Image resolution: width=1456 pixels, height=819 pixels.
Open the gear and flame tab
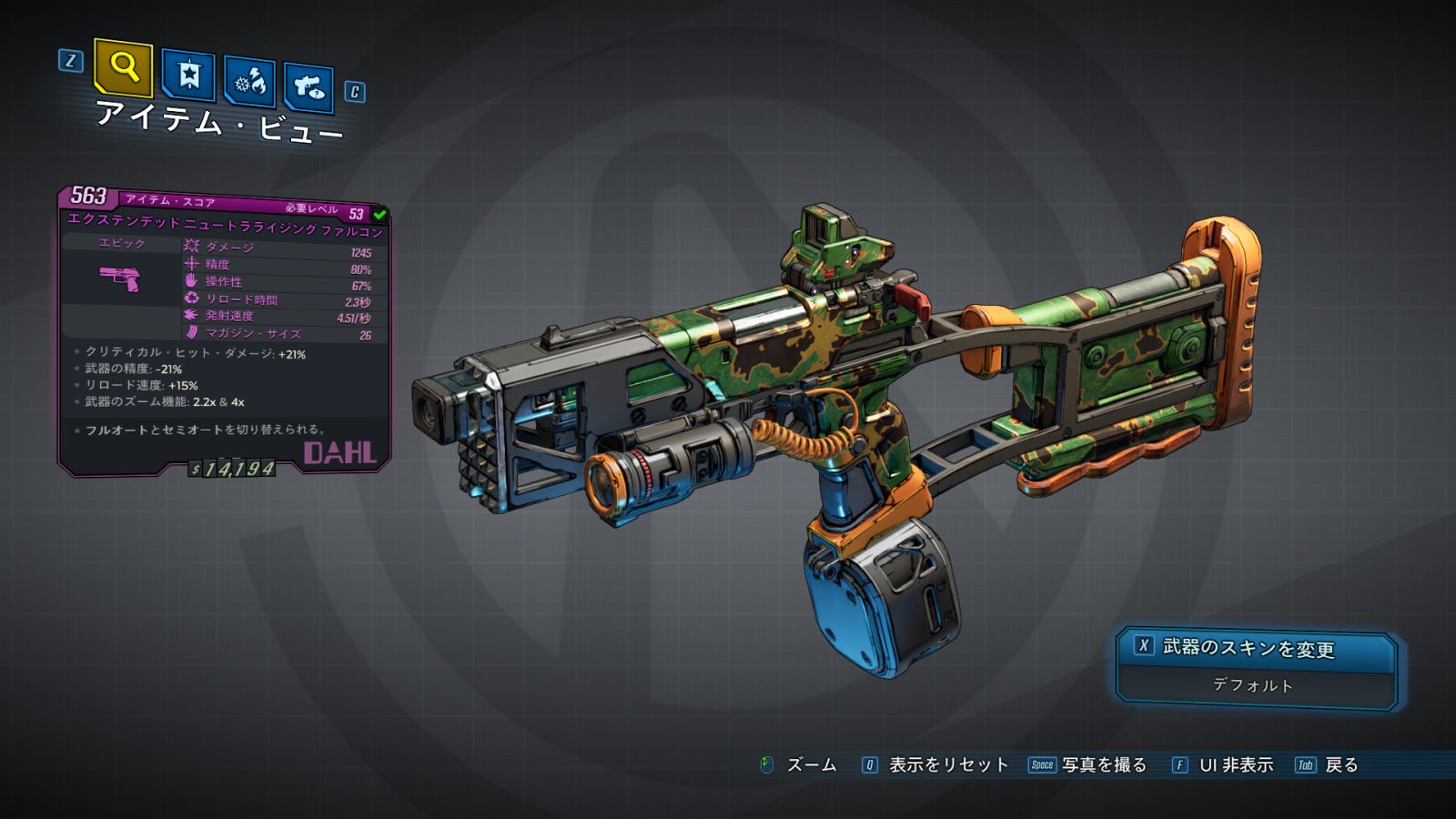pos(250,82)
